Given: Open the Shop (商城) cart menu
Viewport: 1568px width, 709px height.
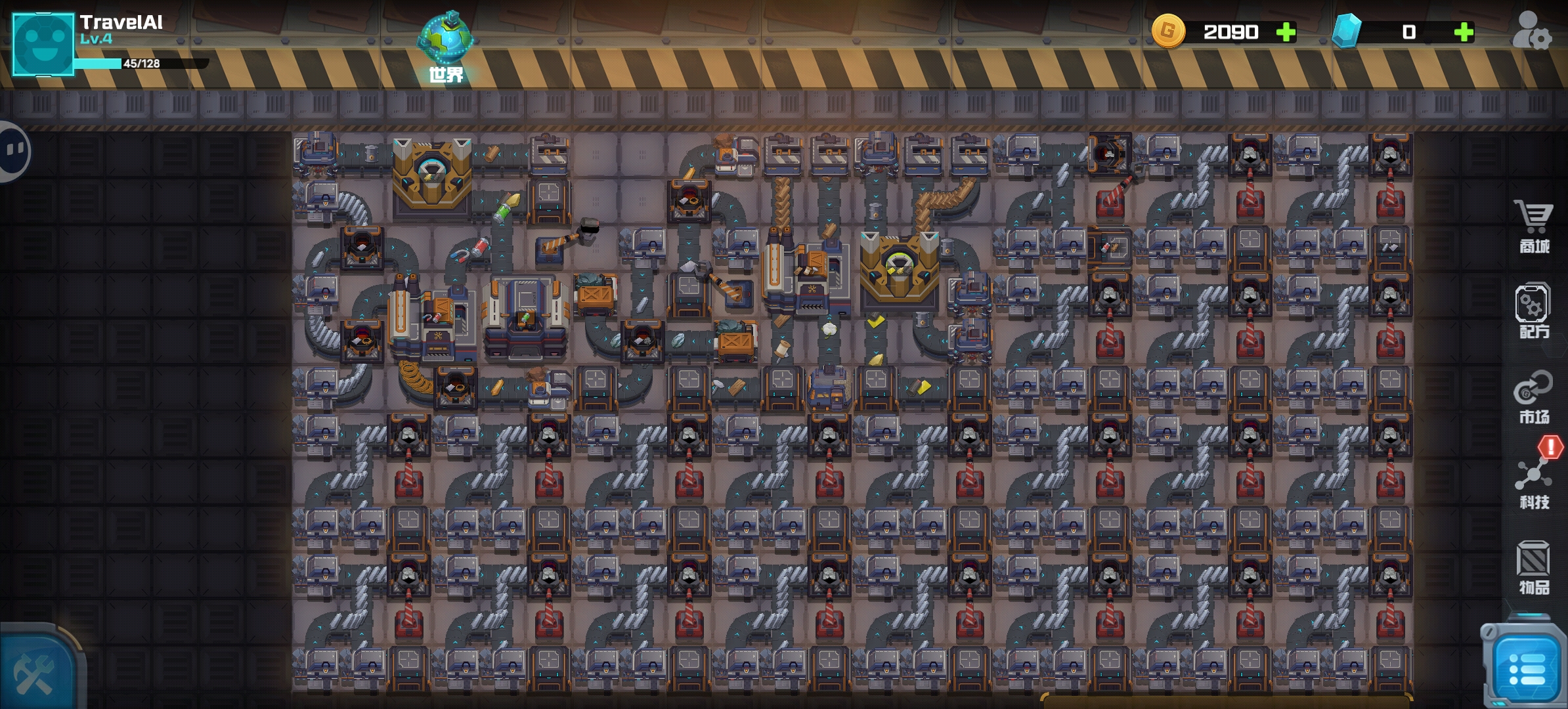Looking at the screenshot, I should (1533, 226).
